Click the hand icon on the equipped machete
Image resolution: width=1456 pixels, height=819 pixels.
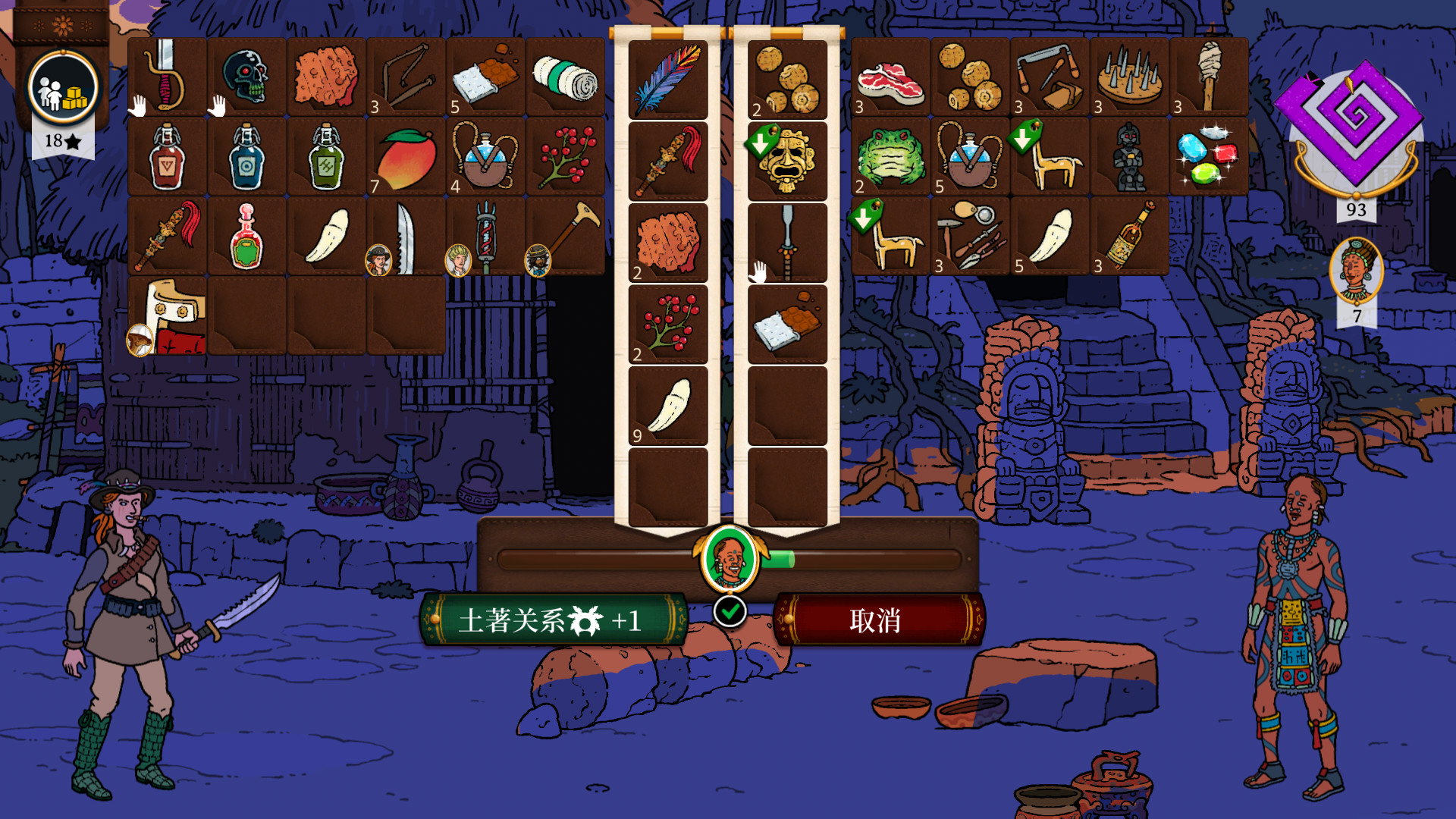(x=139, y=106)
